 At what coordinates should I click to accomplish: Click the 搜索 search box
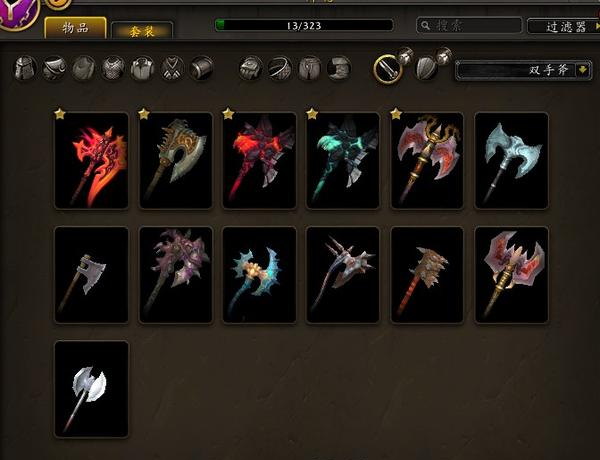pyautogui.click(x=468, y=25)
